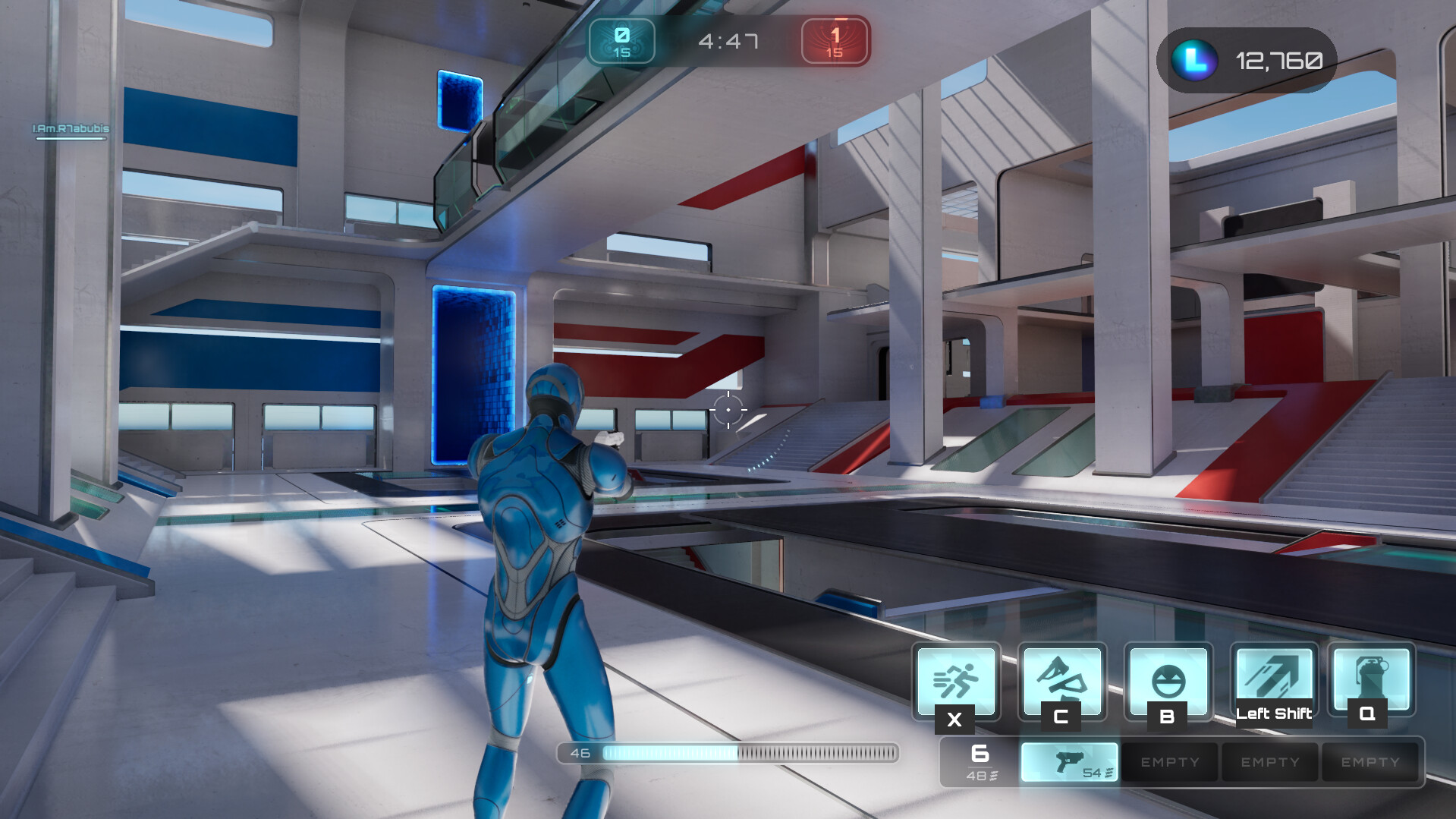Open the second EMPTY weapon slot
Image resolution: width=1456 pixels, height=819 pixels.
1269,761
